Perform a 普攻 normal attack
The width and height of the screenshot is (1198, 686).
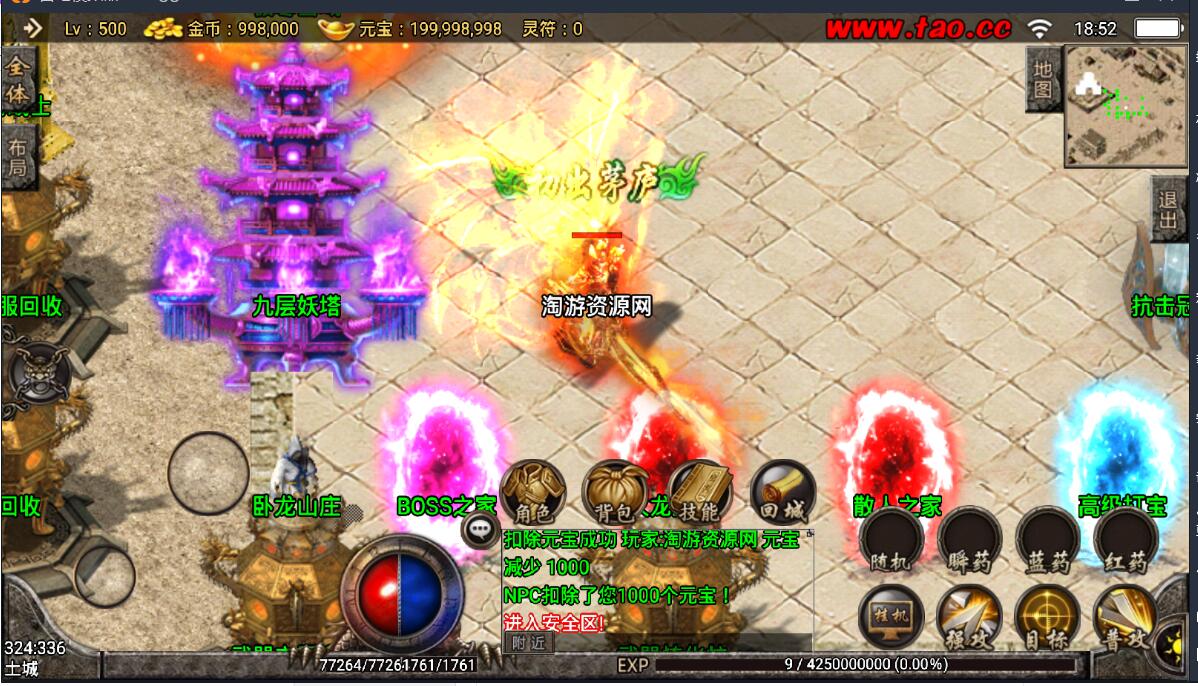[1124, 616]
